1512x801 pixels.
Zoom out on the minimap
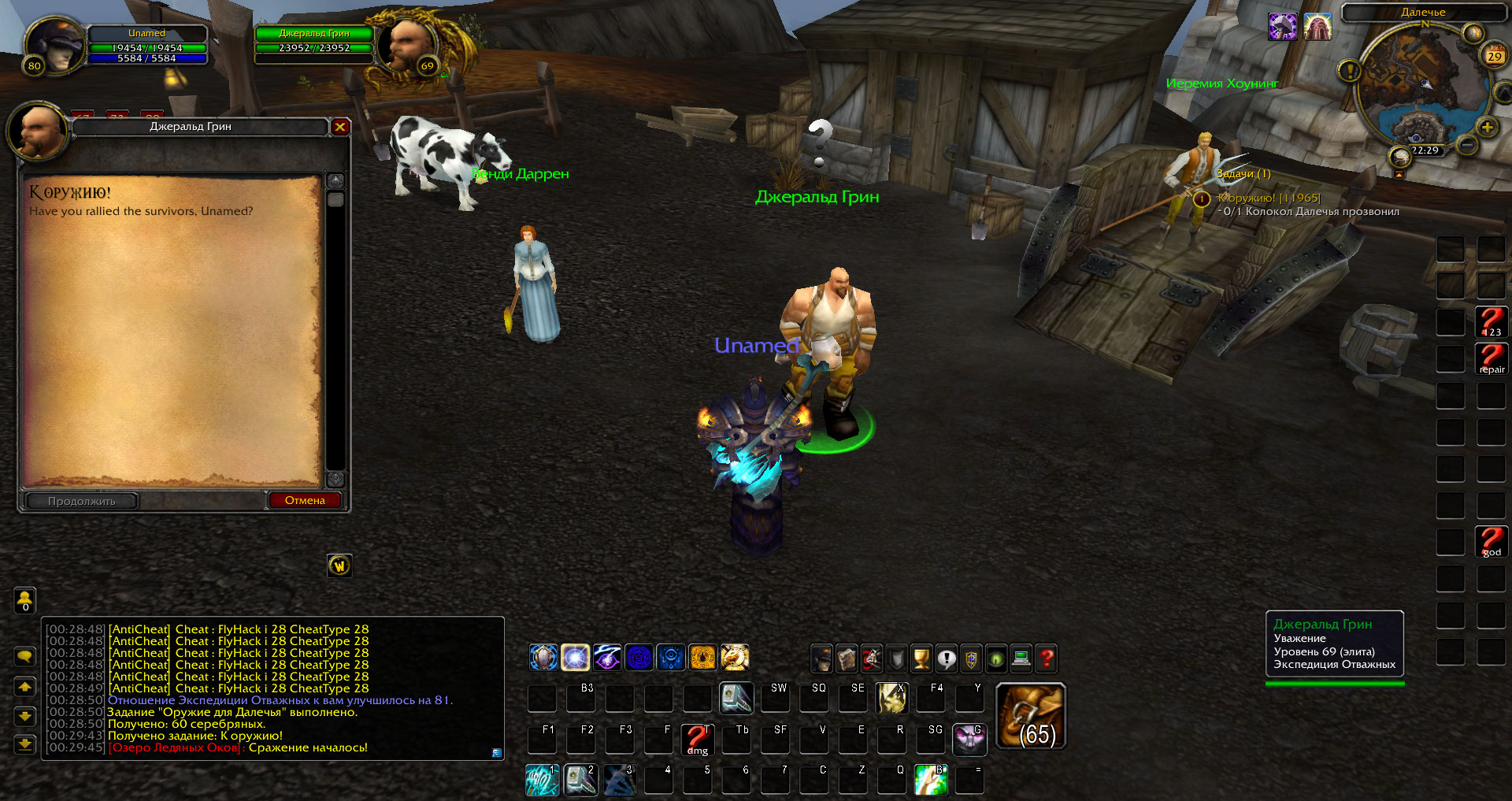(1466, 145)
